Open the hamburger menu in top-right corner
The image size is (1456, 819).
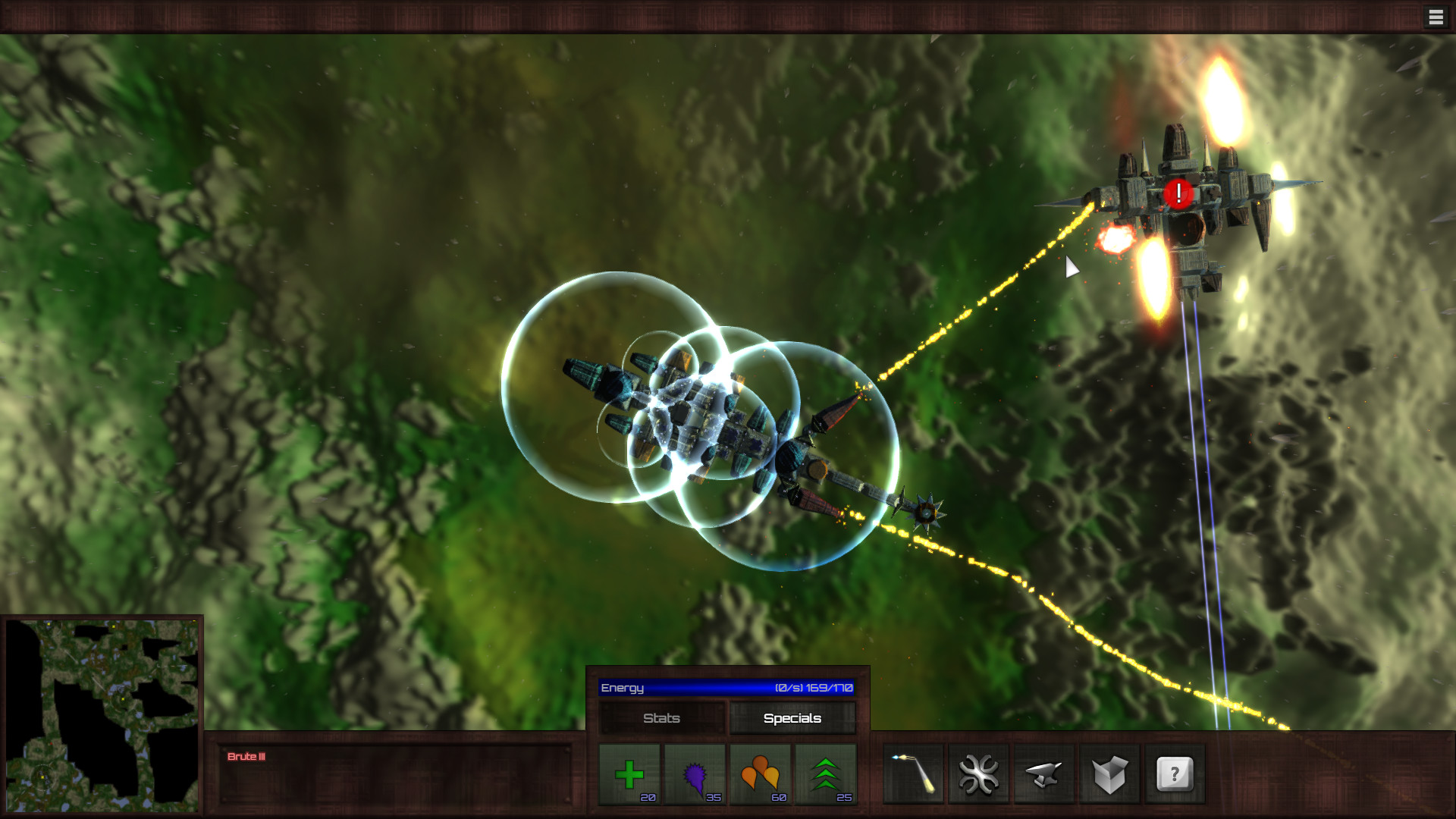point(1436,17)
